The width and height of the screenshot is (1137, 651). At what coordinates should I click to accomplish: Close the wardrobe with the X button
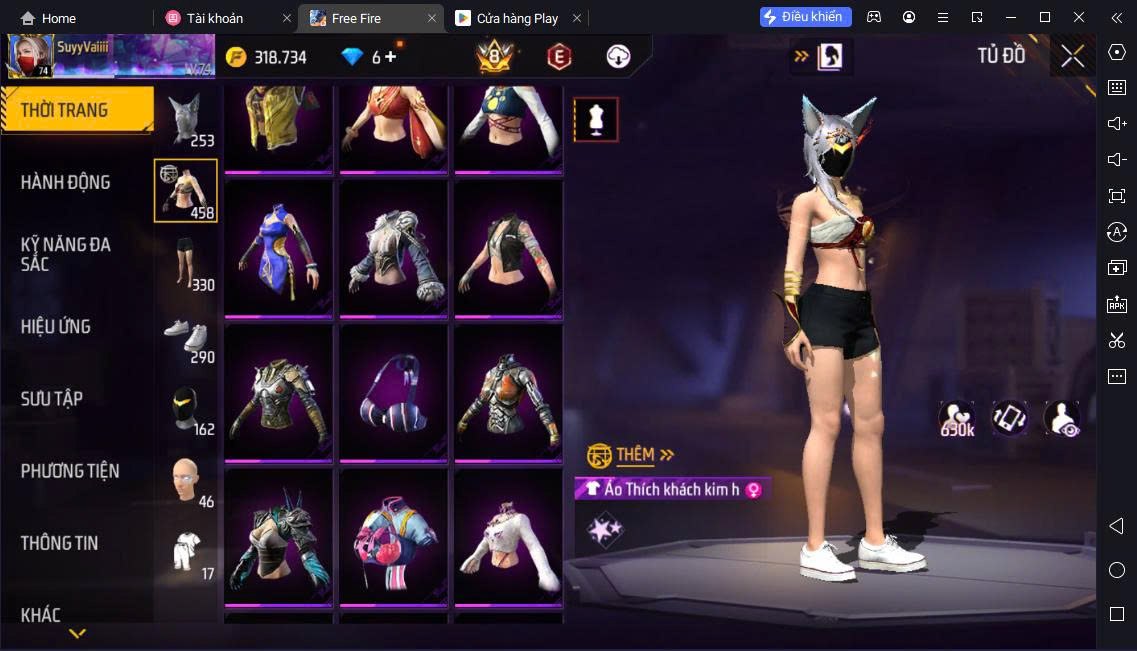[x=1072, y=56]
